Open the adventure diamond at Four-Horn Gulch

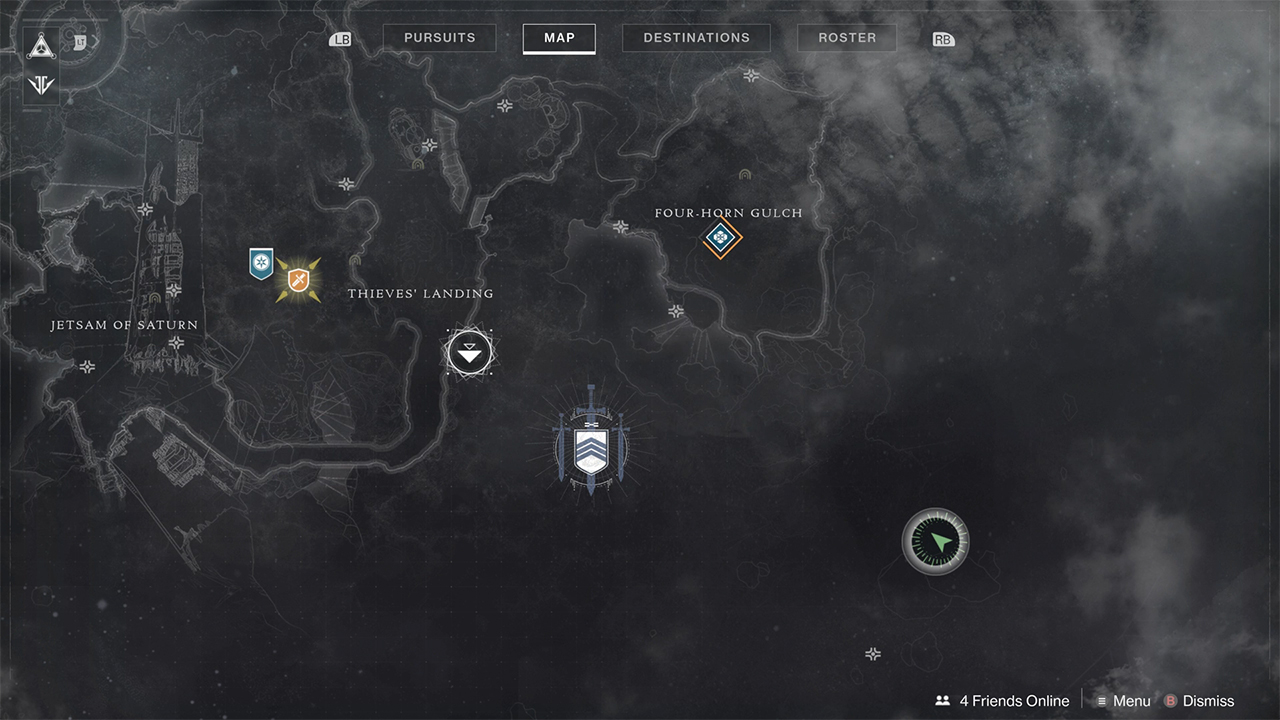[723, 239]
